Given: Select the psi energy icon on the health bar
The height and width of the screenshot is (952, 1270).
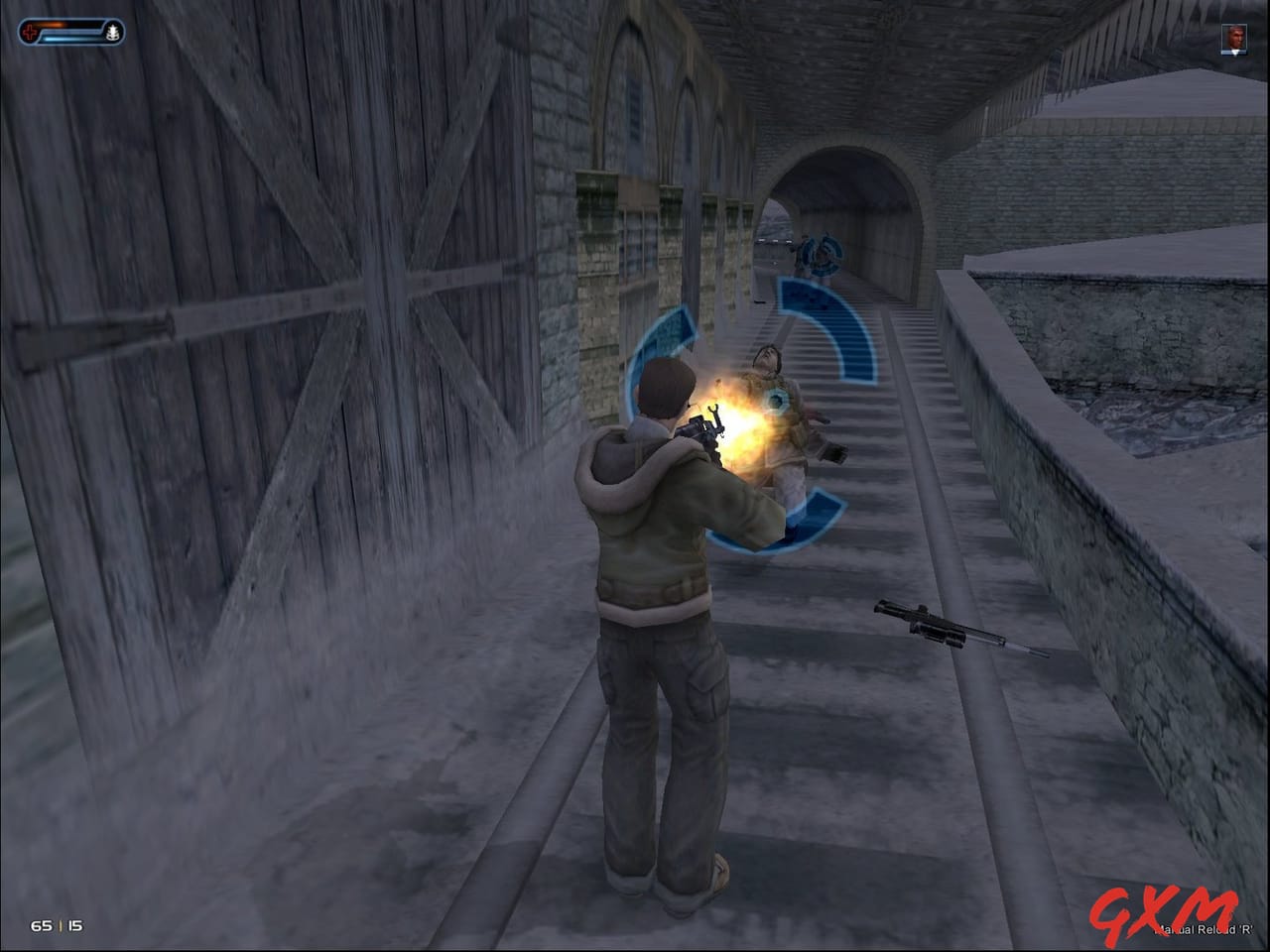Looking at the screenshot, I should point(111,33).
